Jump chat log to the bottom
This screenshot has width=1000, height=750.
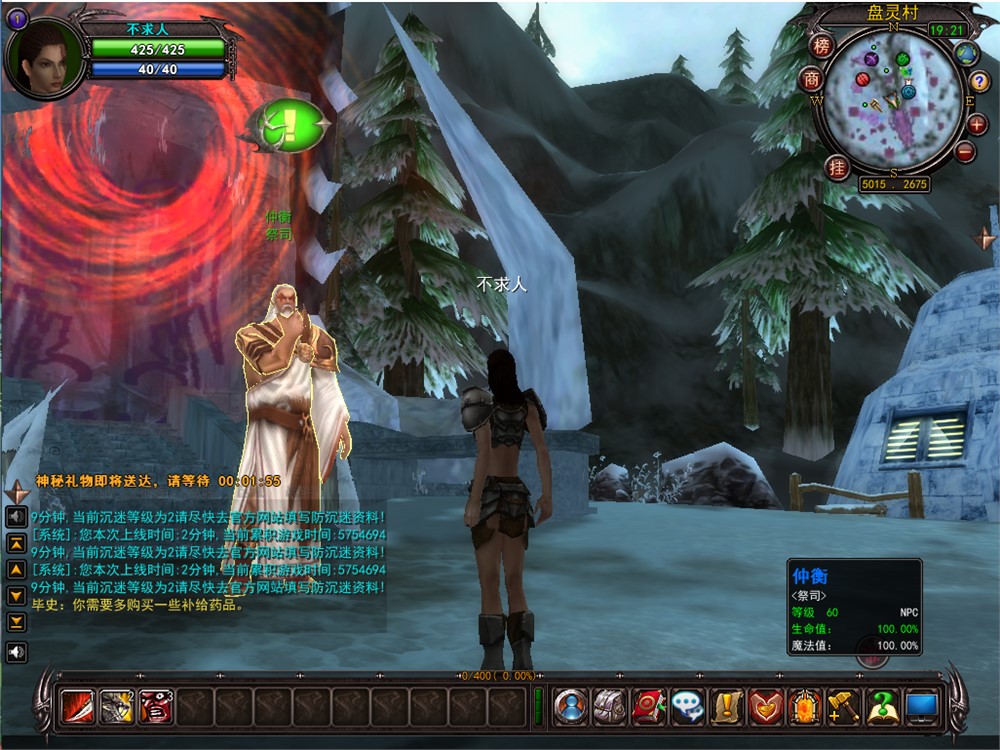click(x=16, y=622)
